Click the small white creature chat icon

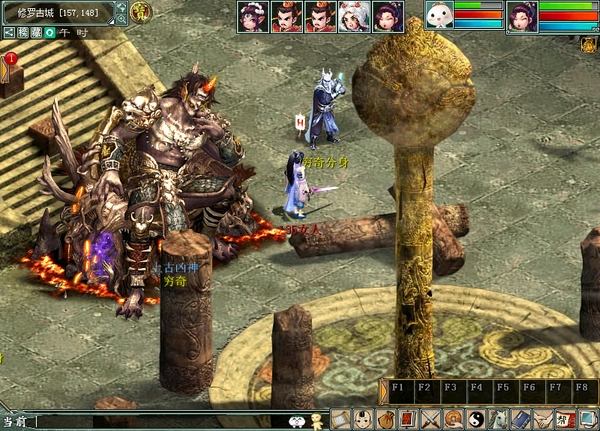click(x=297, y=422)
